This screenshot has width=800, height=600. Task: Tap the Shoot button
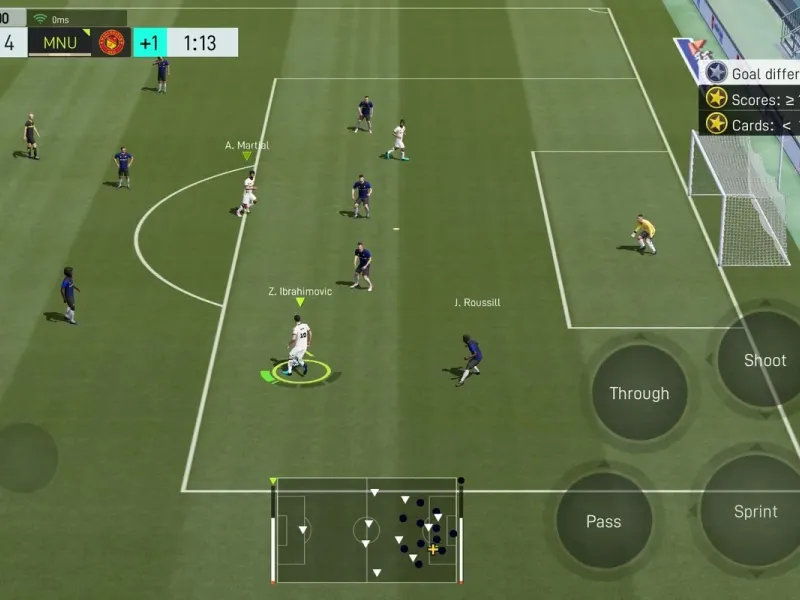(x=763, y=361)
